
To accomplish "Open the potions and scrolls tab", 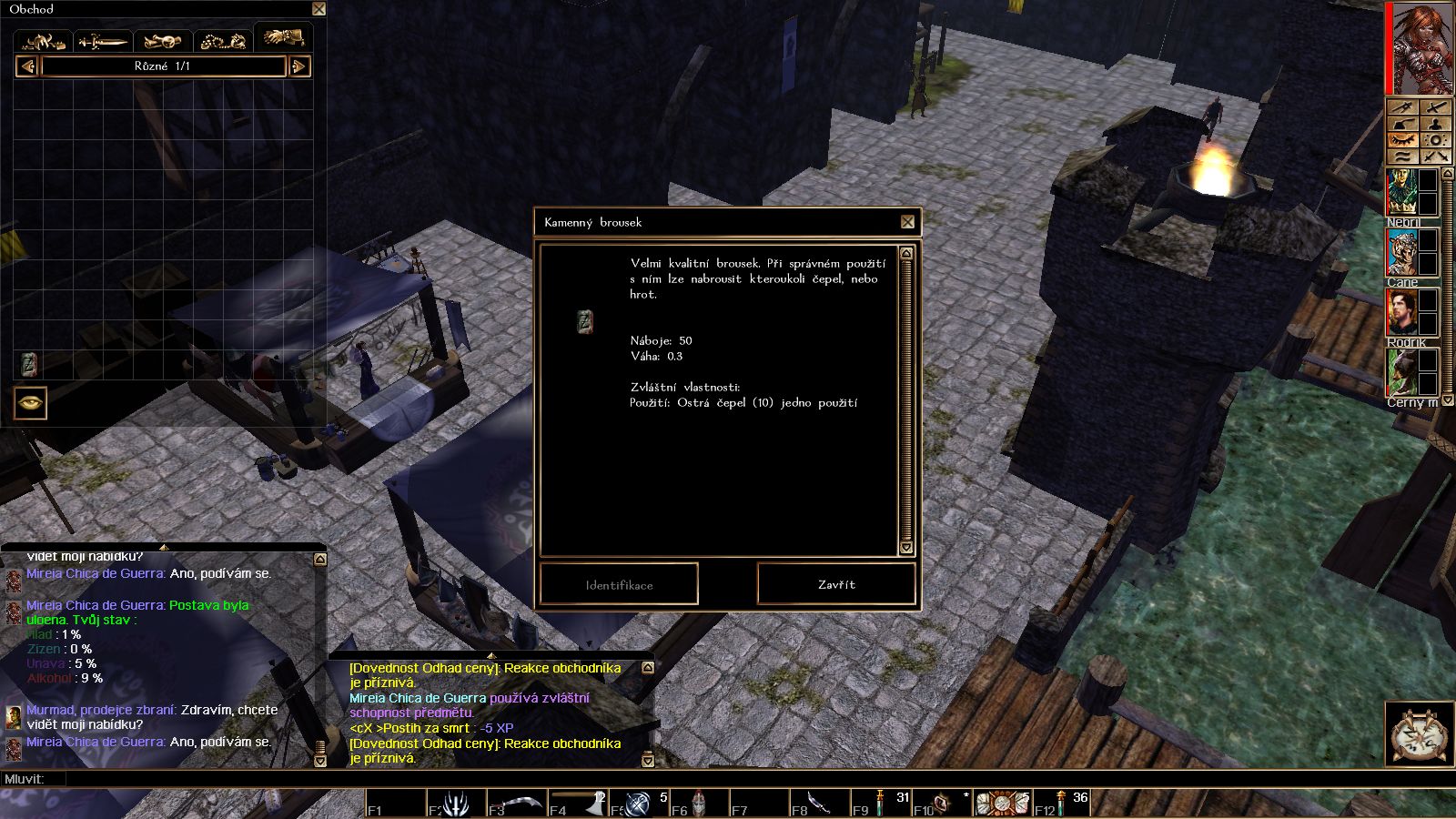I will [163, 41].
